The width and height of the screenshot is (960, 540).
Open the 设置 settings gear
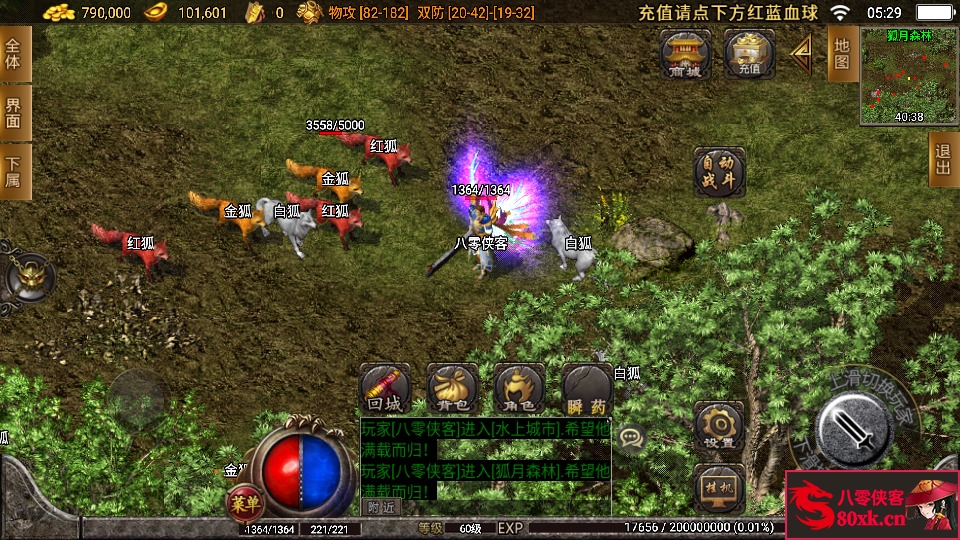point(718,426)
